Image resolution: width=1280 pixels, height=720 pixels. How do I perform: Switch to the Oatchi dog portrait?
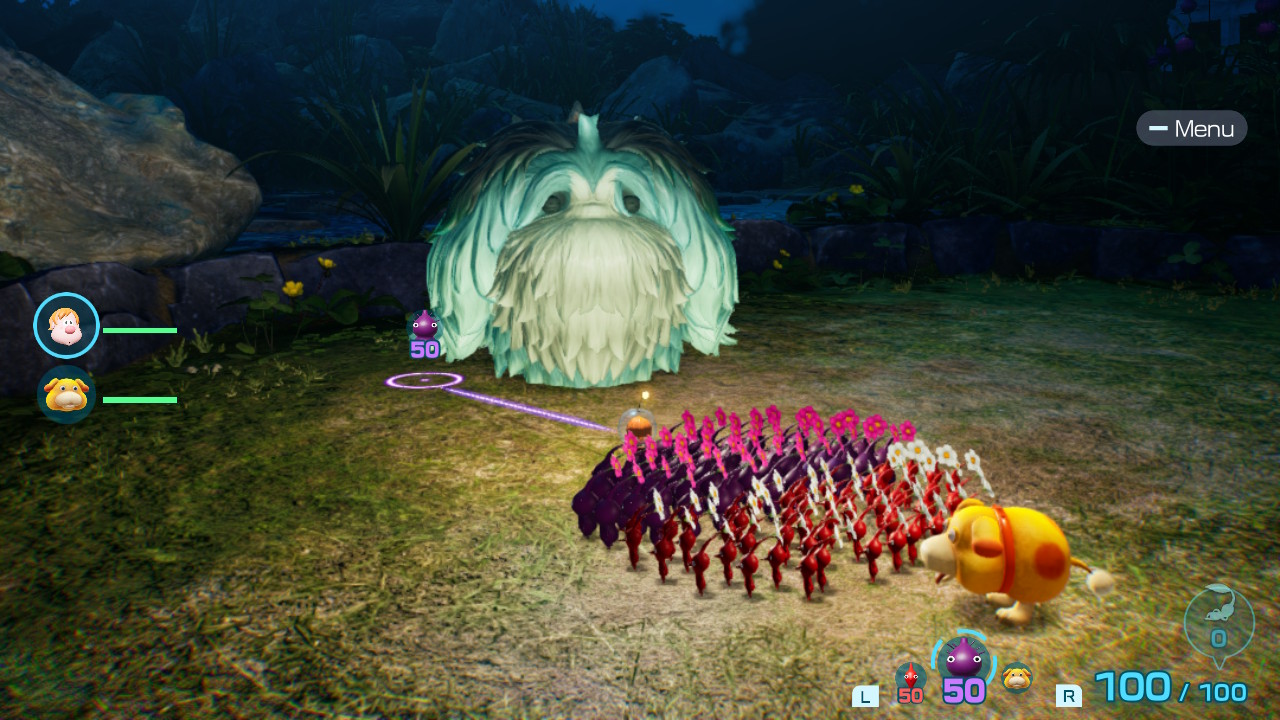[66, 394]
